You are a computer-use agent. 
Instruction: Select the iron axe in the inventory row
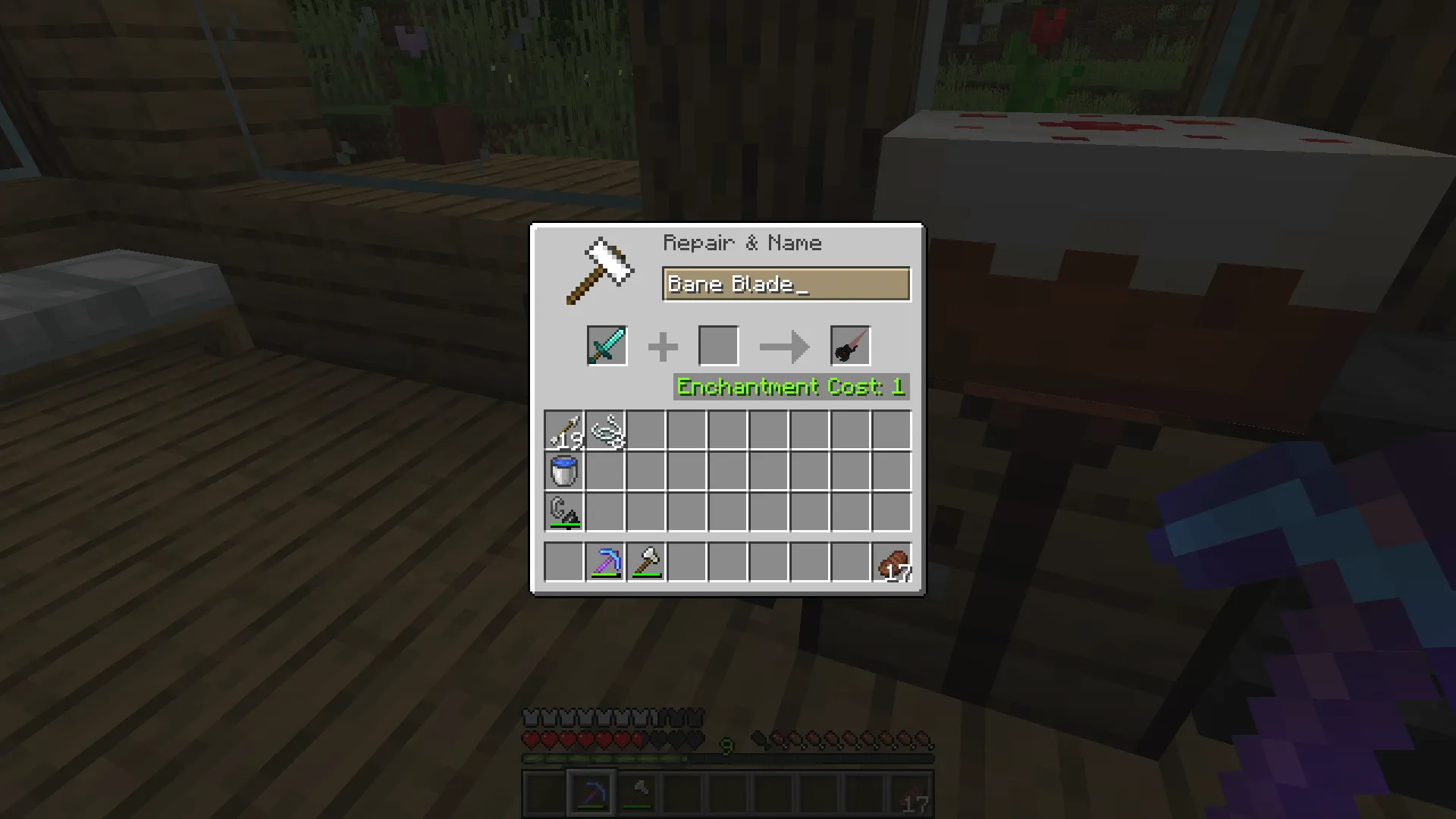pyautogui.click(x=645, y=562)
